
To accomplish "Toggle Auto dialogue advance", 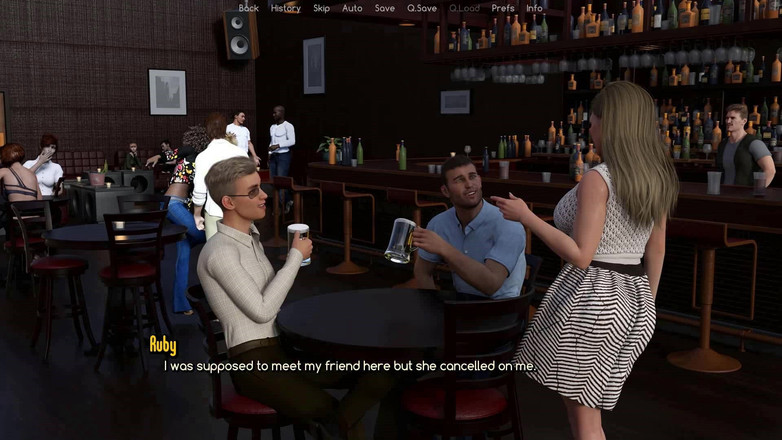I will (352, 8).
